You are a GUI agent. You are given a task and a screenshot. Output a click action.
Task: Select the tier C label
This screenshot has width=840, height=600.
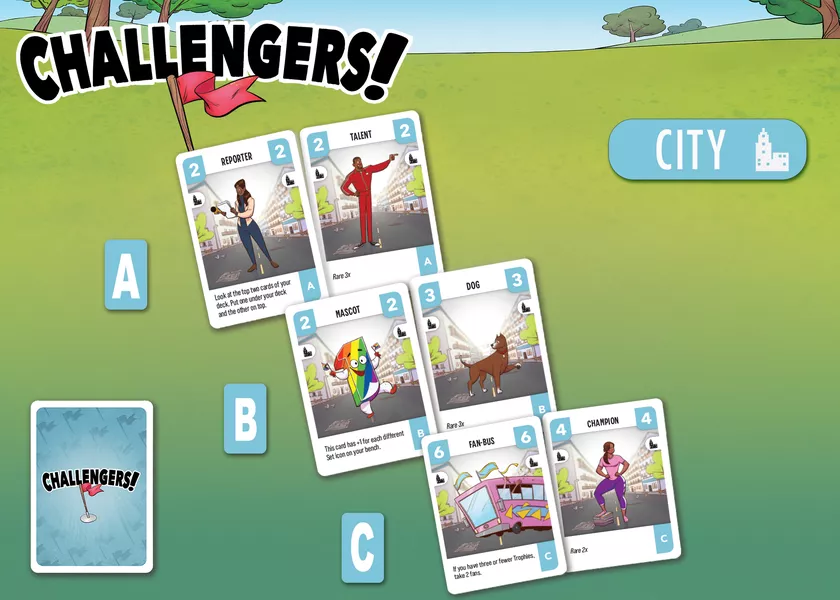tap(363, 548)
